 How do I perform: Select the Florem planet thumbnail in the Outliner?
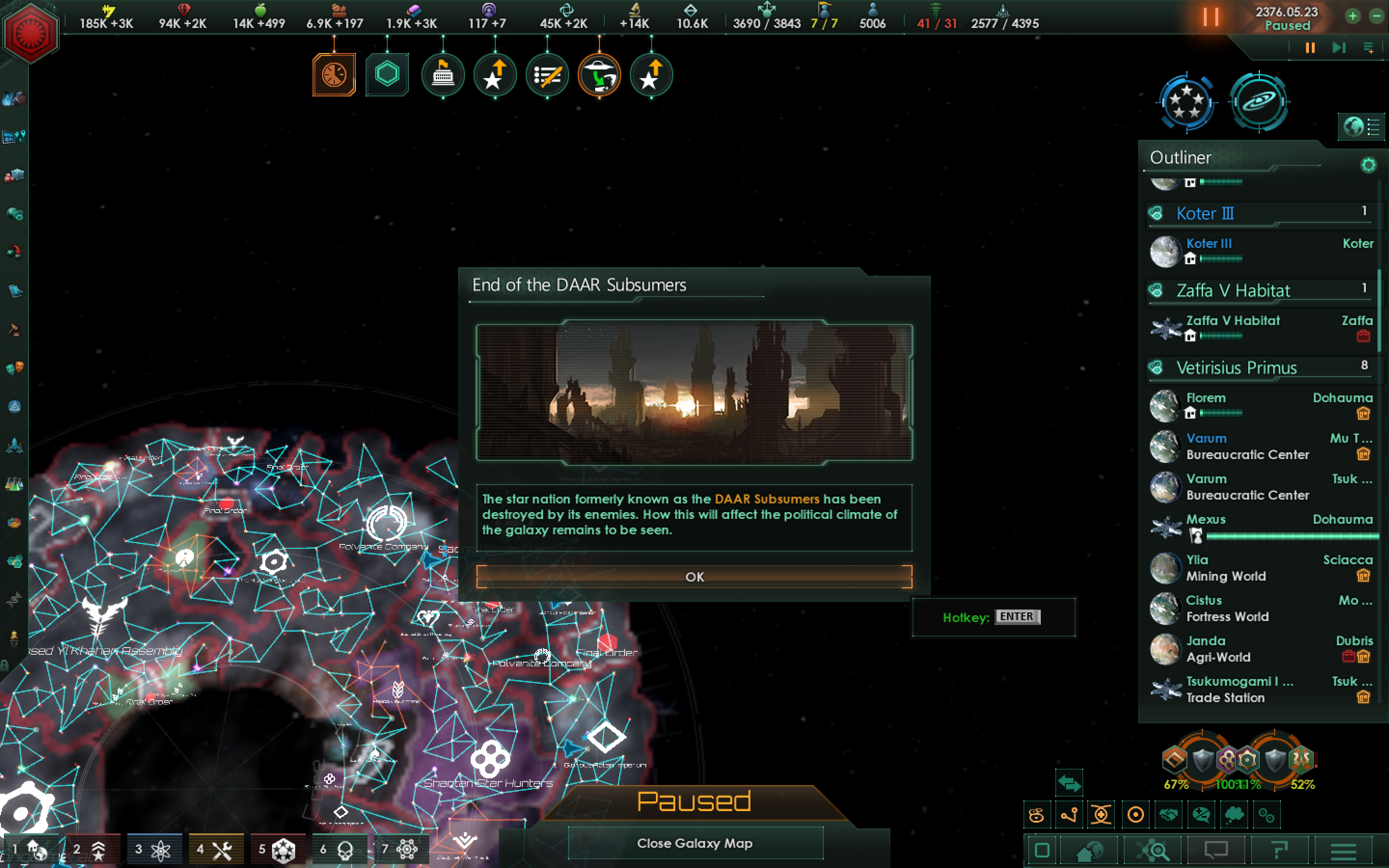(1165, 406)
